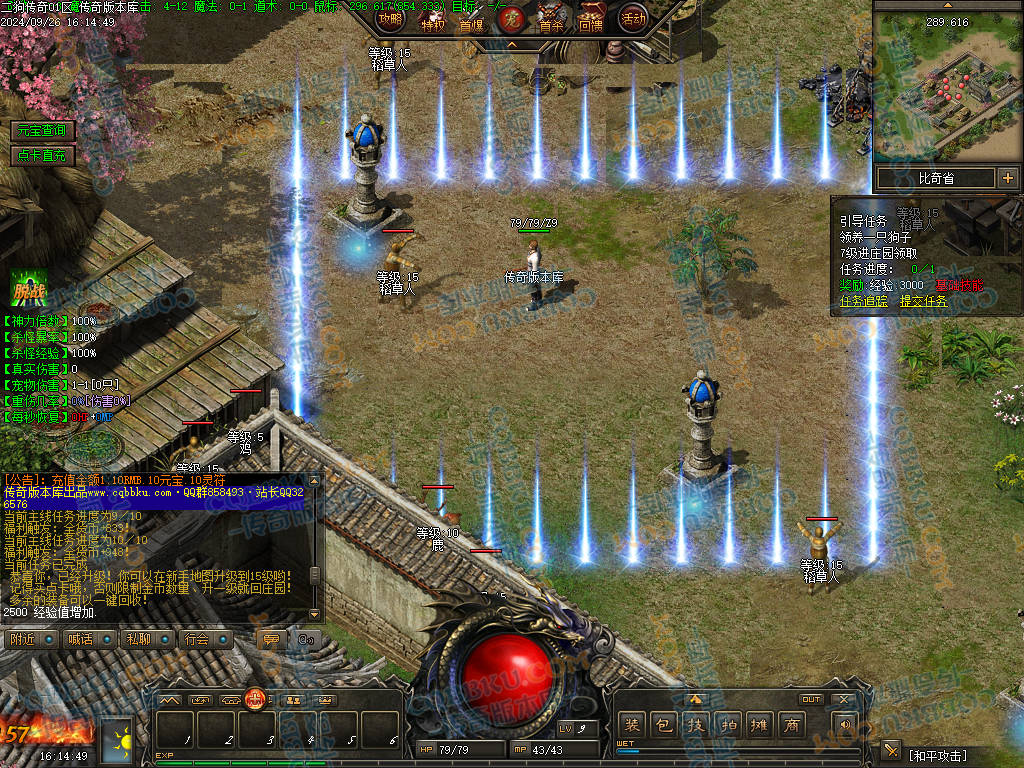Open the 行会 guild chat channel
This screenshot has height=768, width=1024.
[x=204, y=639]
